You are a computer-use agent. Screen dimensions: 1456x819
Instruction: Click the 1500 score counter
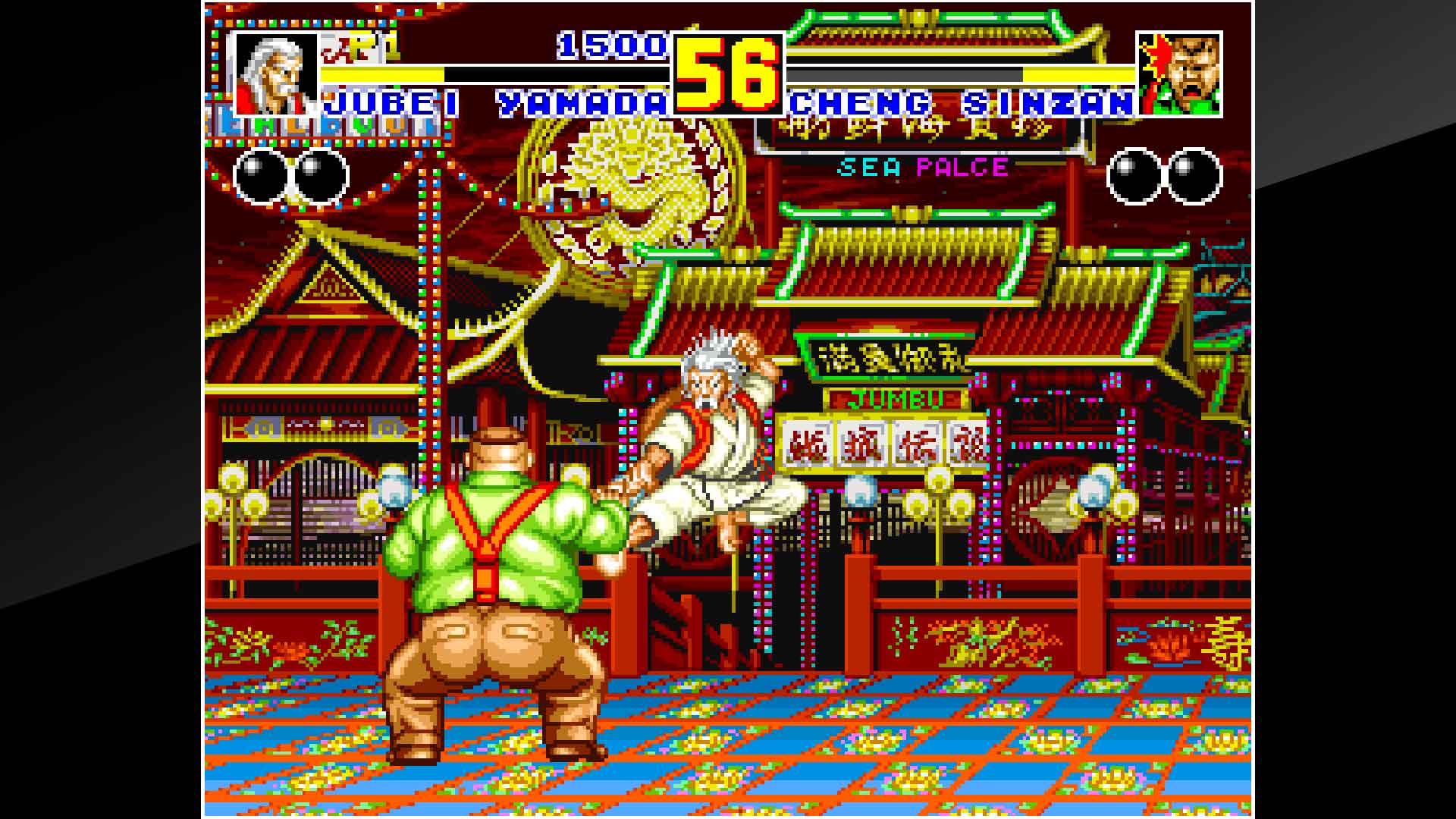610,47
